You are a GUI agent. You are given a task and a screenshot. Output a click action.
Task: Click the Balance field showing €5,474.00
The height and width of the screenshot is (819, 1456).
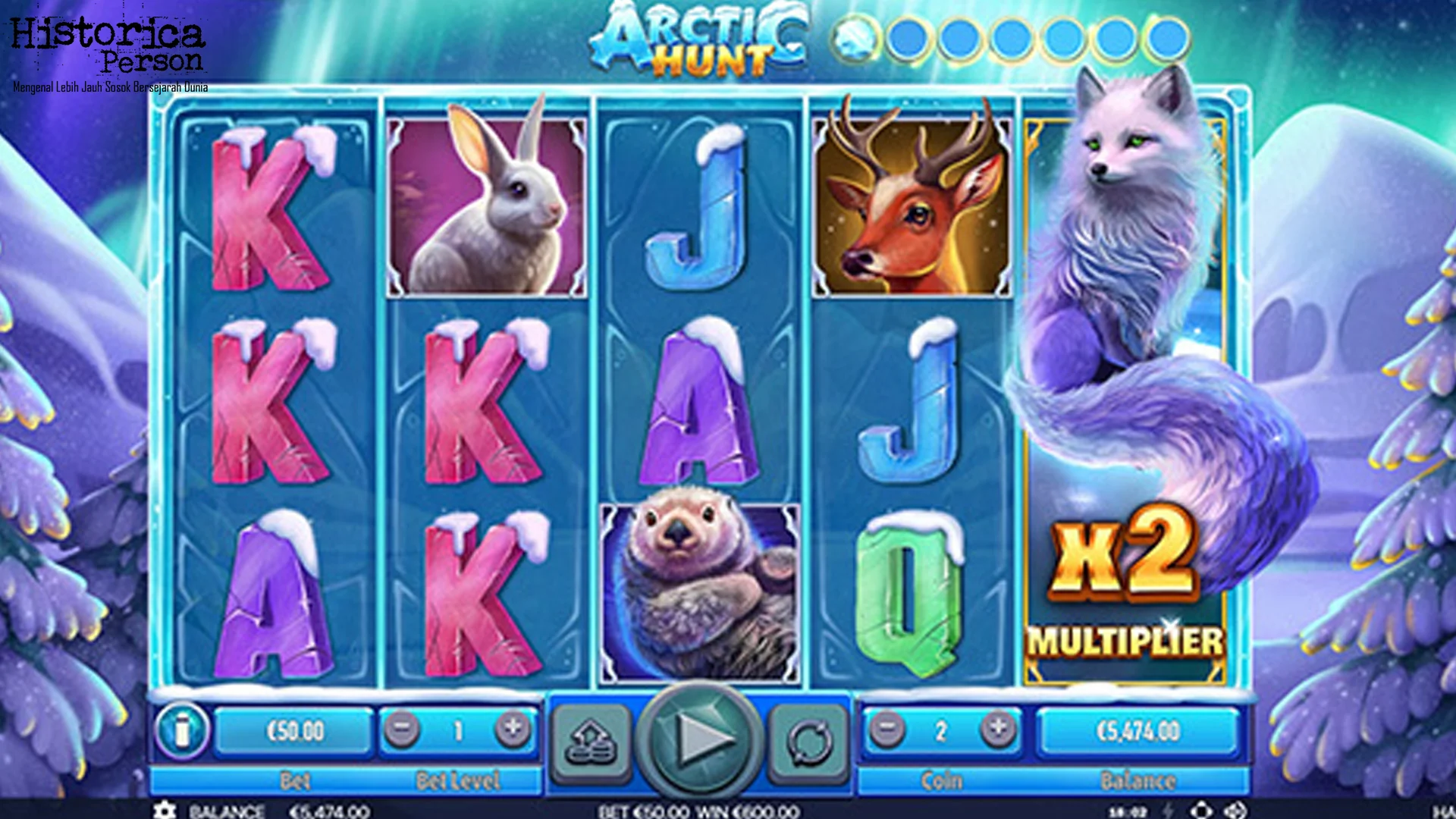coord(1137,730)
